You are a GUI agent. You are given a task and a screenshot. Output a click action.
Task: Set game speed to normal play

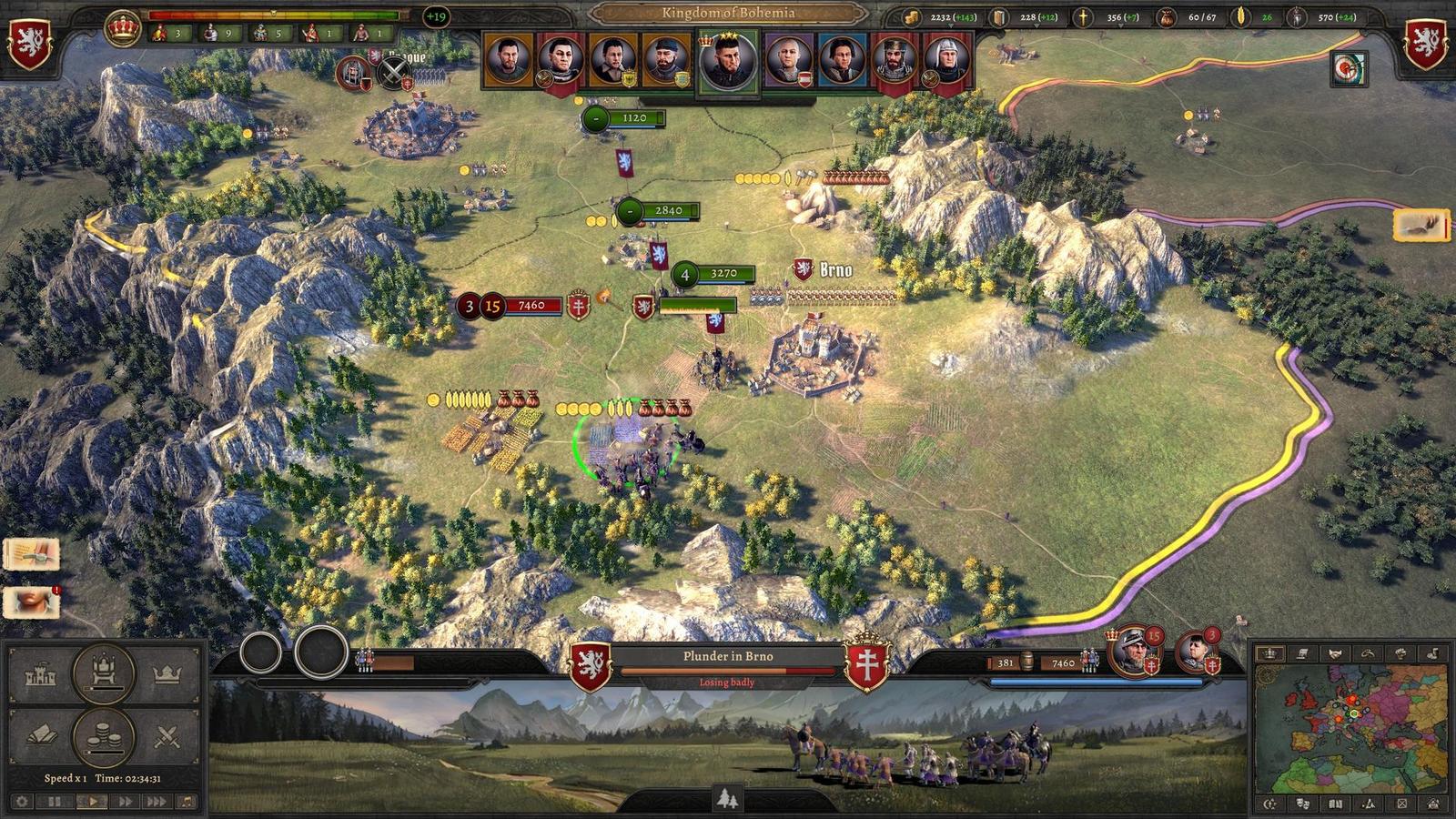tap(92, 802)
